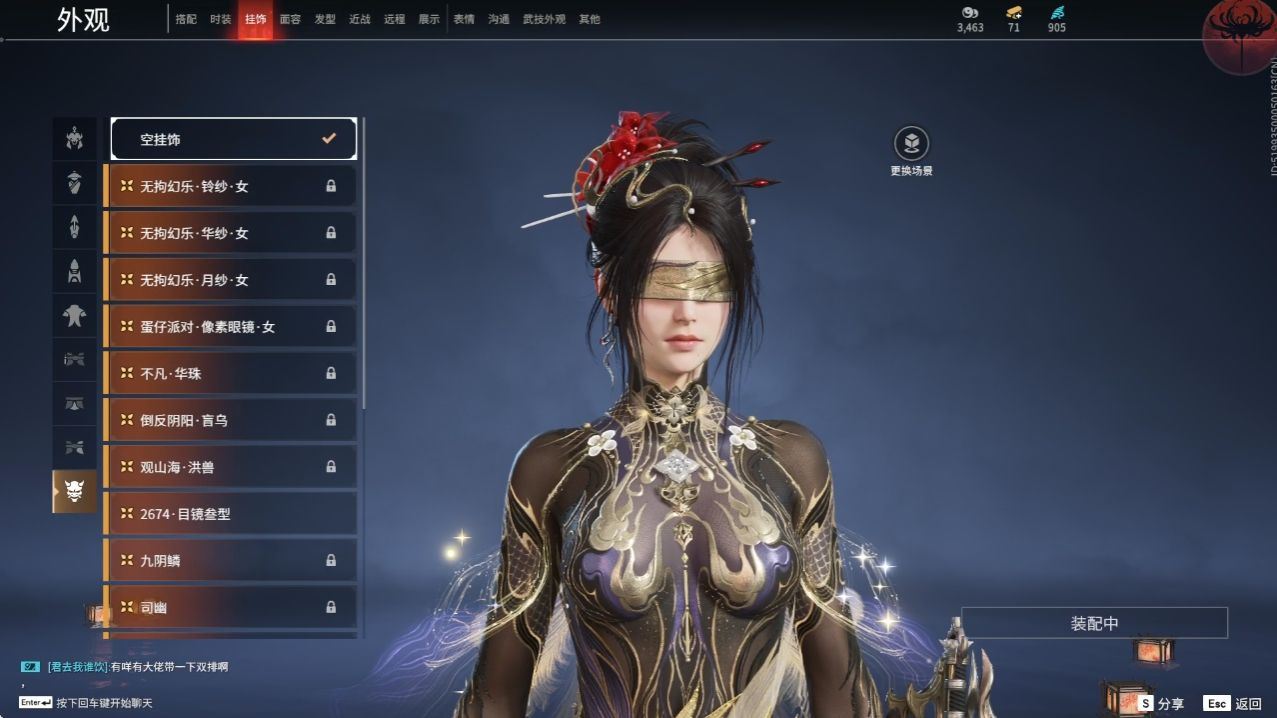This screenshot has height=718, width=1277.
Task: Click the 更换场景 change scene button
Action: (911, 152)
